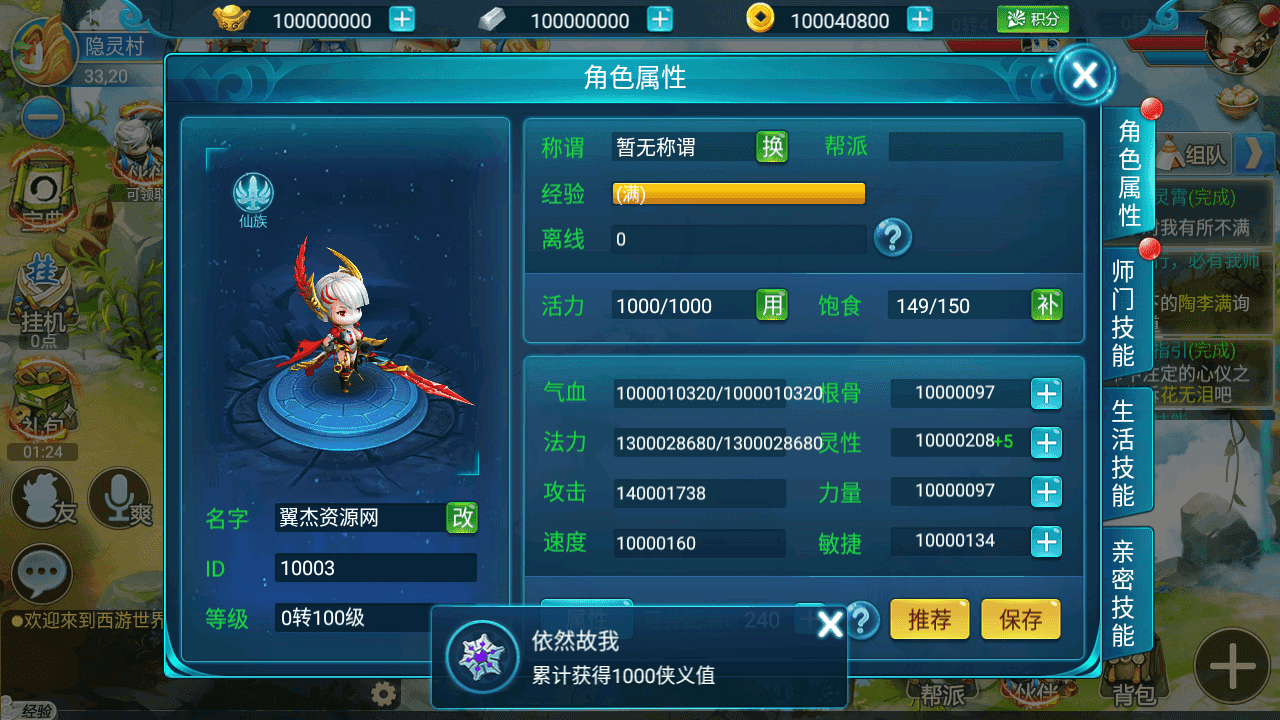The width and height of the screenshot is (1280, 720).
Task: Open the 积分 points shop
Action: (x=1033, y=19)
